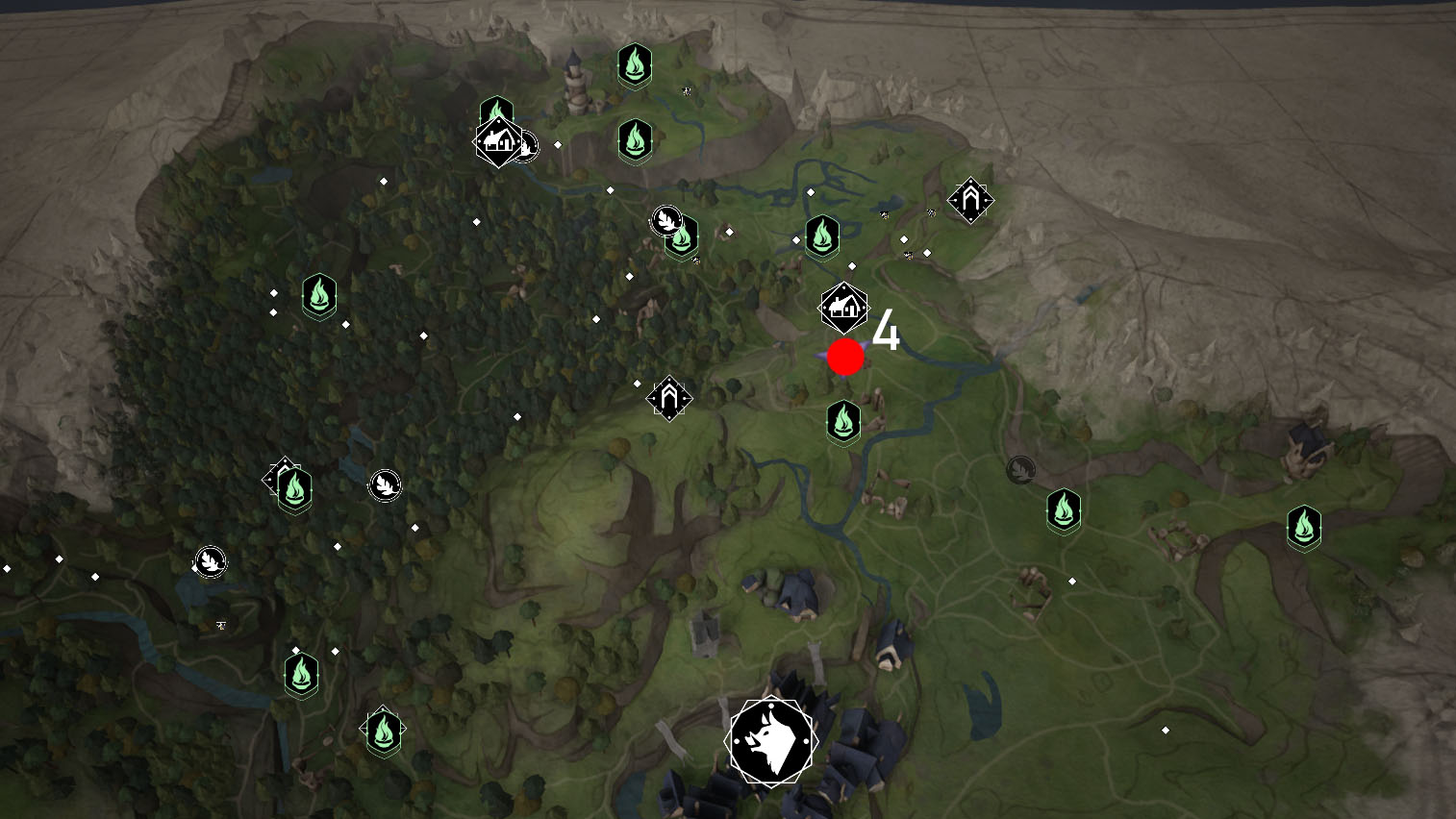Open the cave entrance marker on the eastern hills
This screenshot has height=819, width=1456.
(x=969, y=199)
